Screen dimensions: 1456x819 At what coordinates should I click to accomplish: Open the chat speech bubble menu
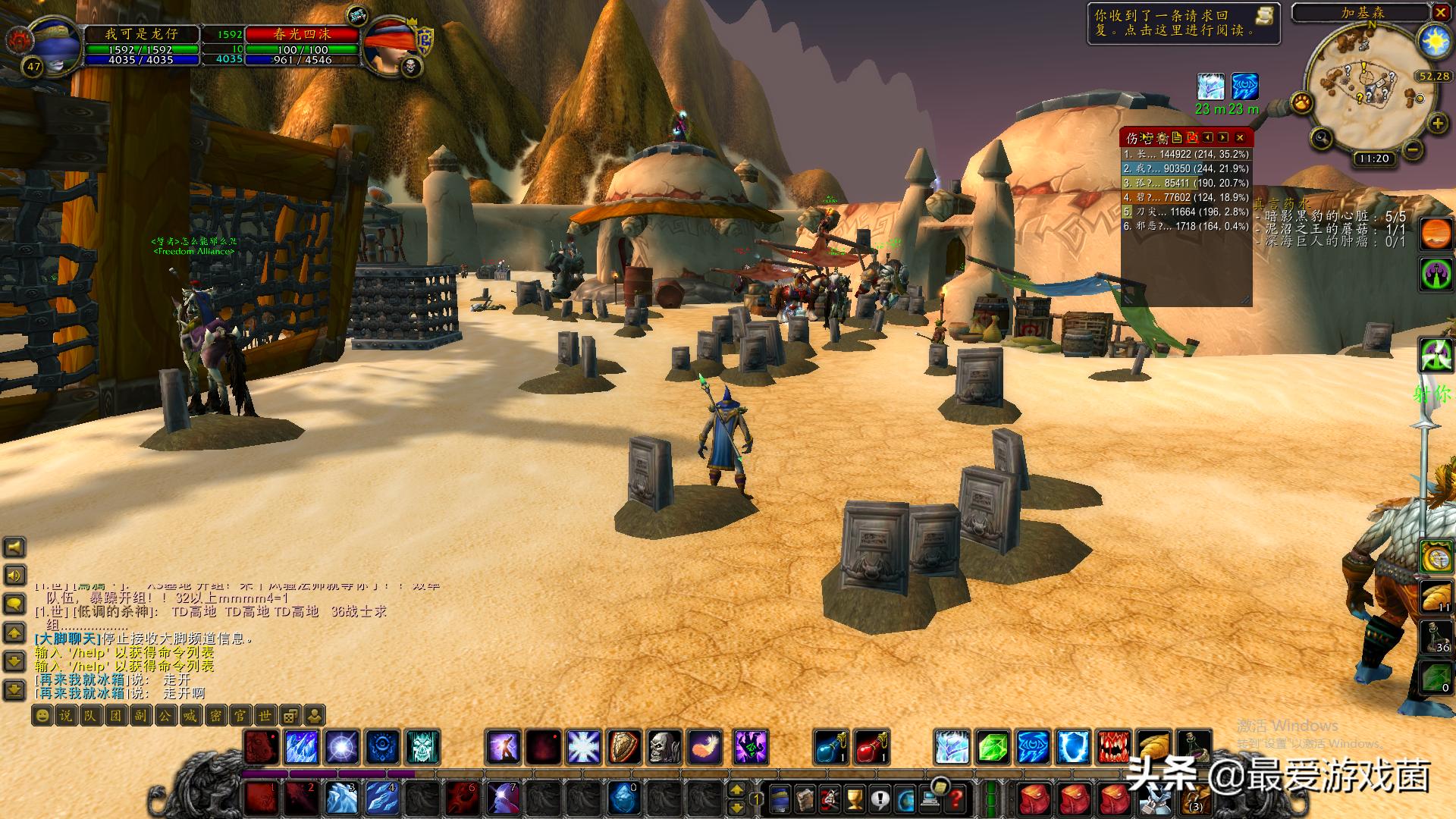[14, 604]
